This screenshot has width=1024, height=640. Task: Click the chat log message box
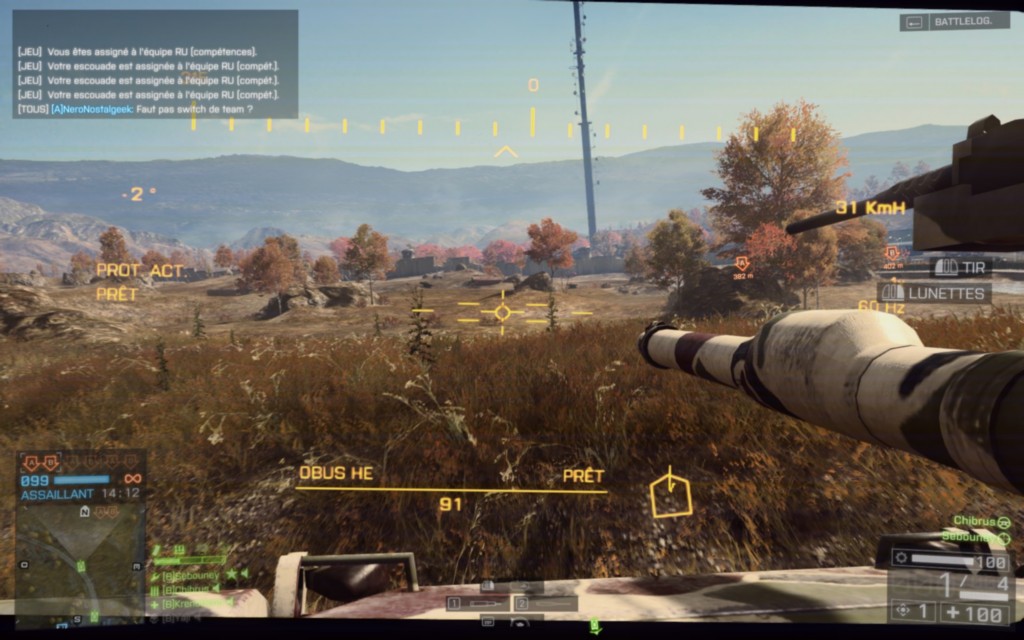tap(155, 64)
